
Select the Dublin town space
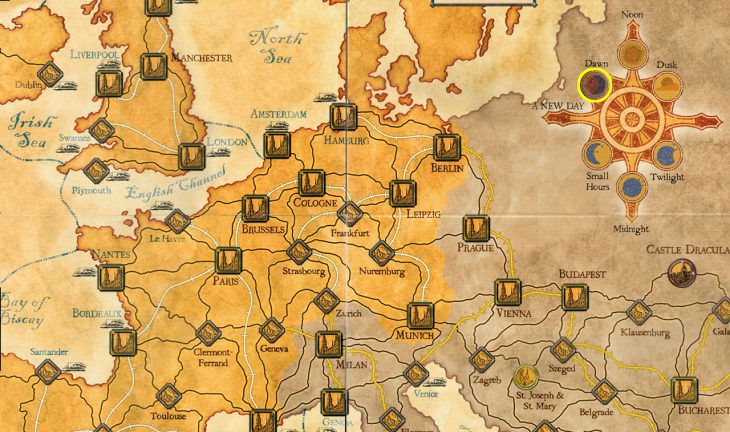48,73
